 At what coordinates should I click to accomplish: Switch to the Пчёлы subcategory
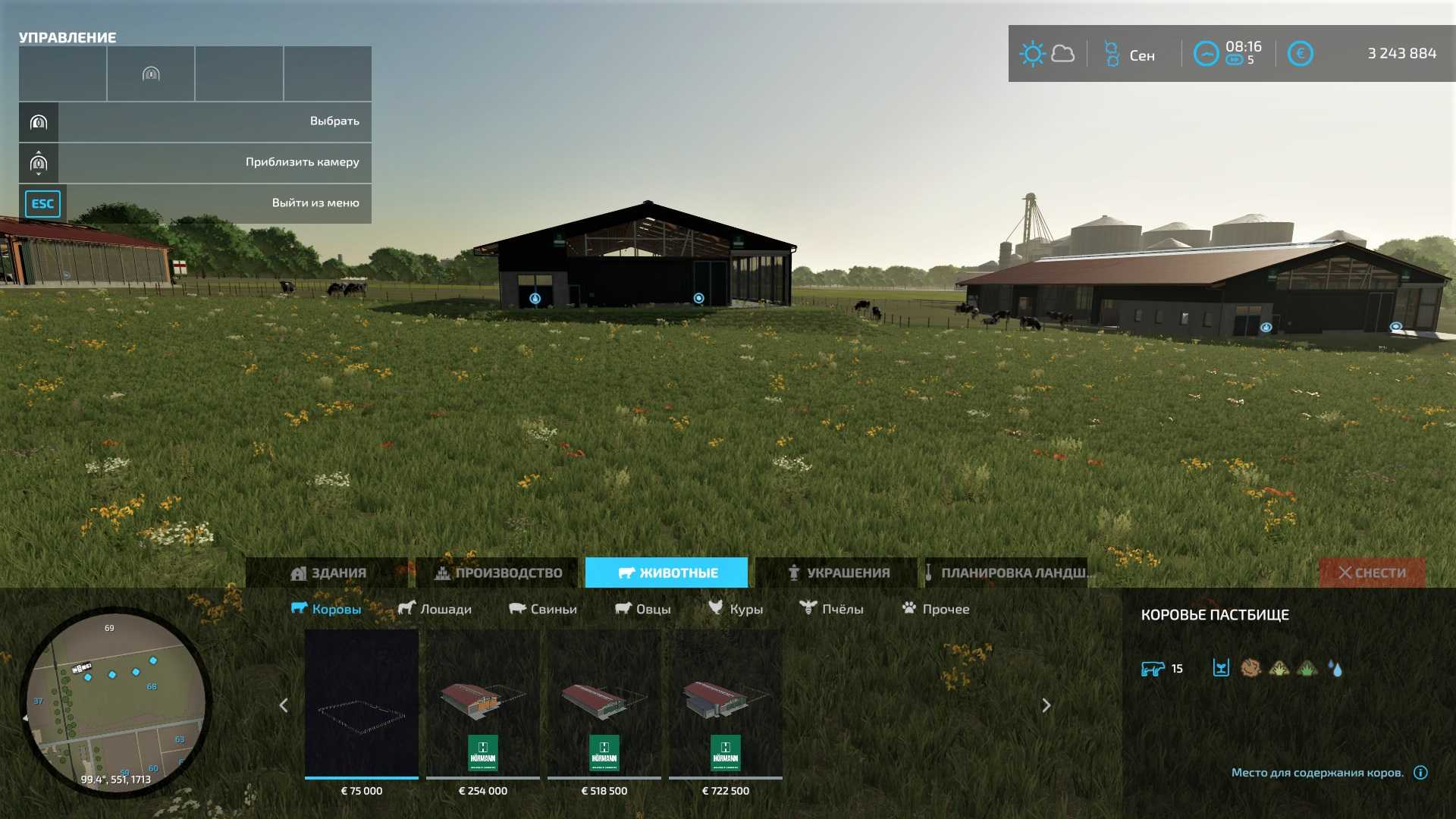coord(831,609)
